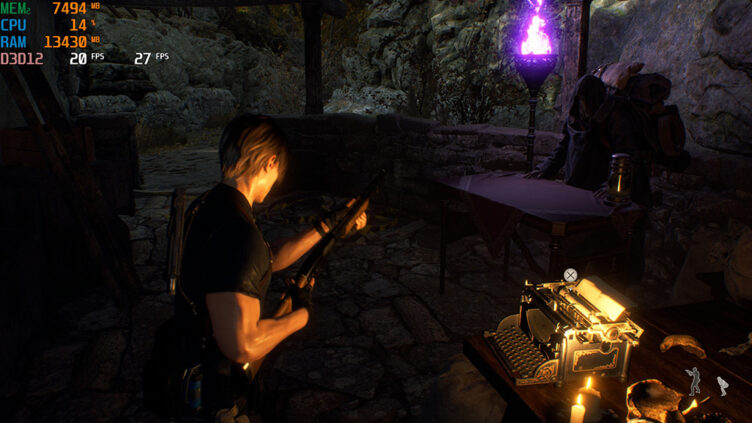Image resolution: width=752 pixels, height=423 pixels.
Task: Click the standing aiming-figure stance icon
Action: click(x=694, y=380)
